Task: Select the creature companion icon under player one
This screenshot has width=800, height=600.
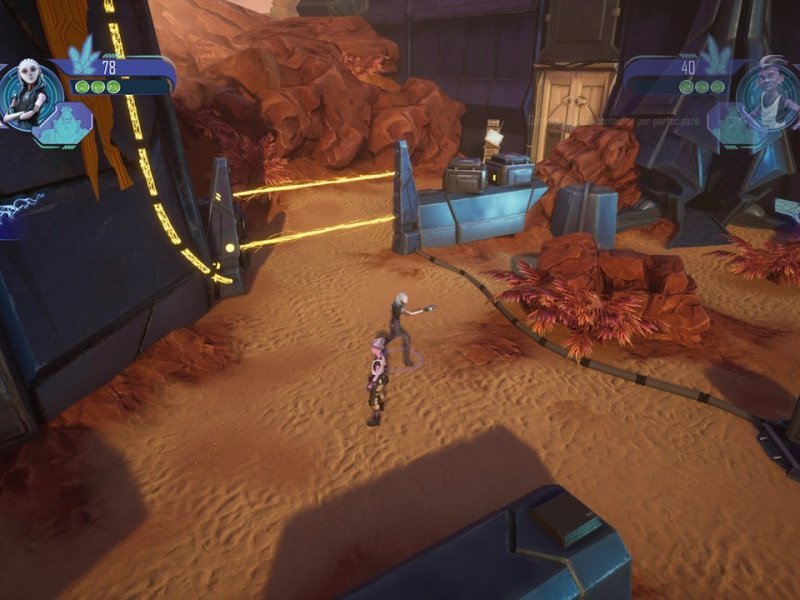Action: pyautogui.click(x=64, y=125)
